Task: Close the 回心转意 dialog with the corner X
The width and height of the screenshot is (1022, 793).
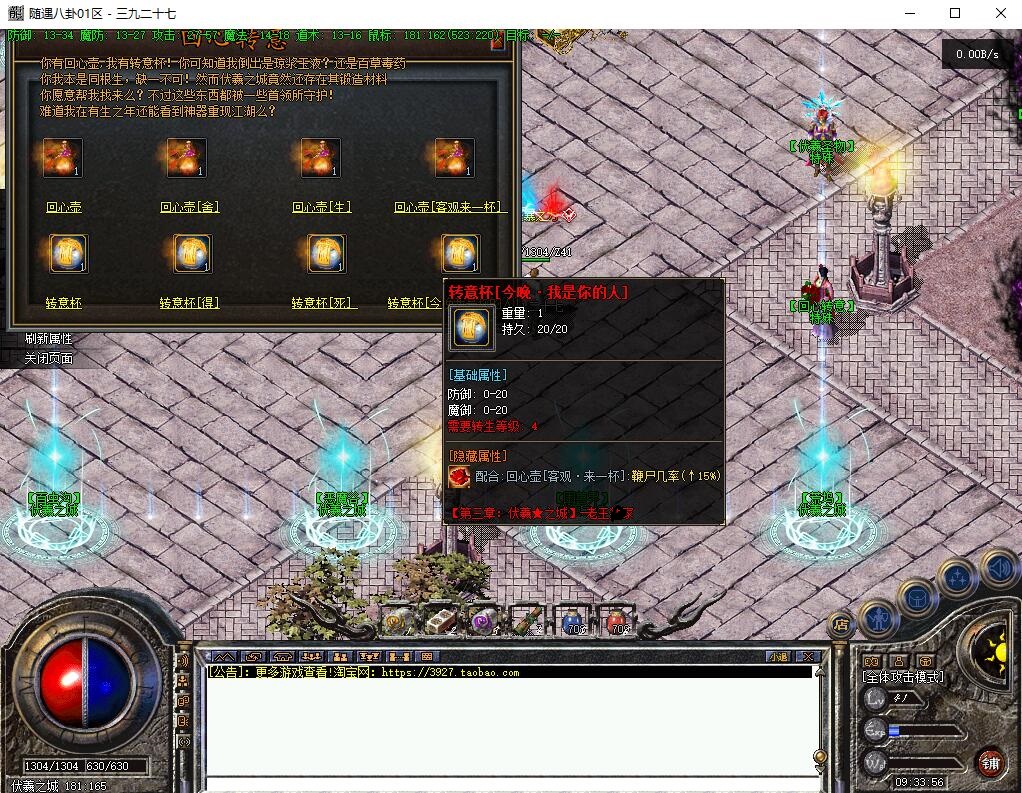Action: point(495,41)
